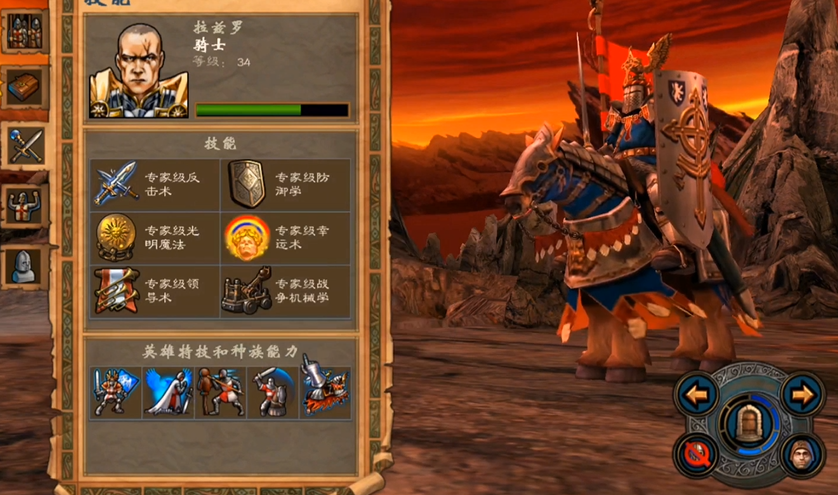View the training dummy combat ability

point(219,392)
